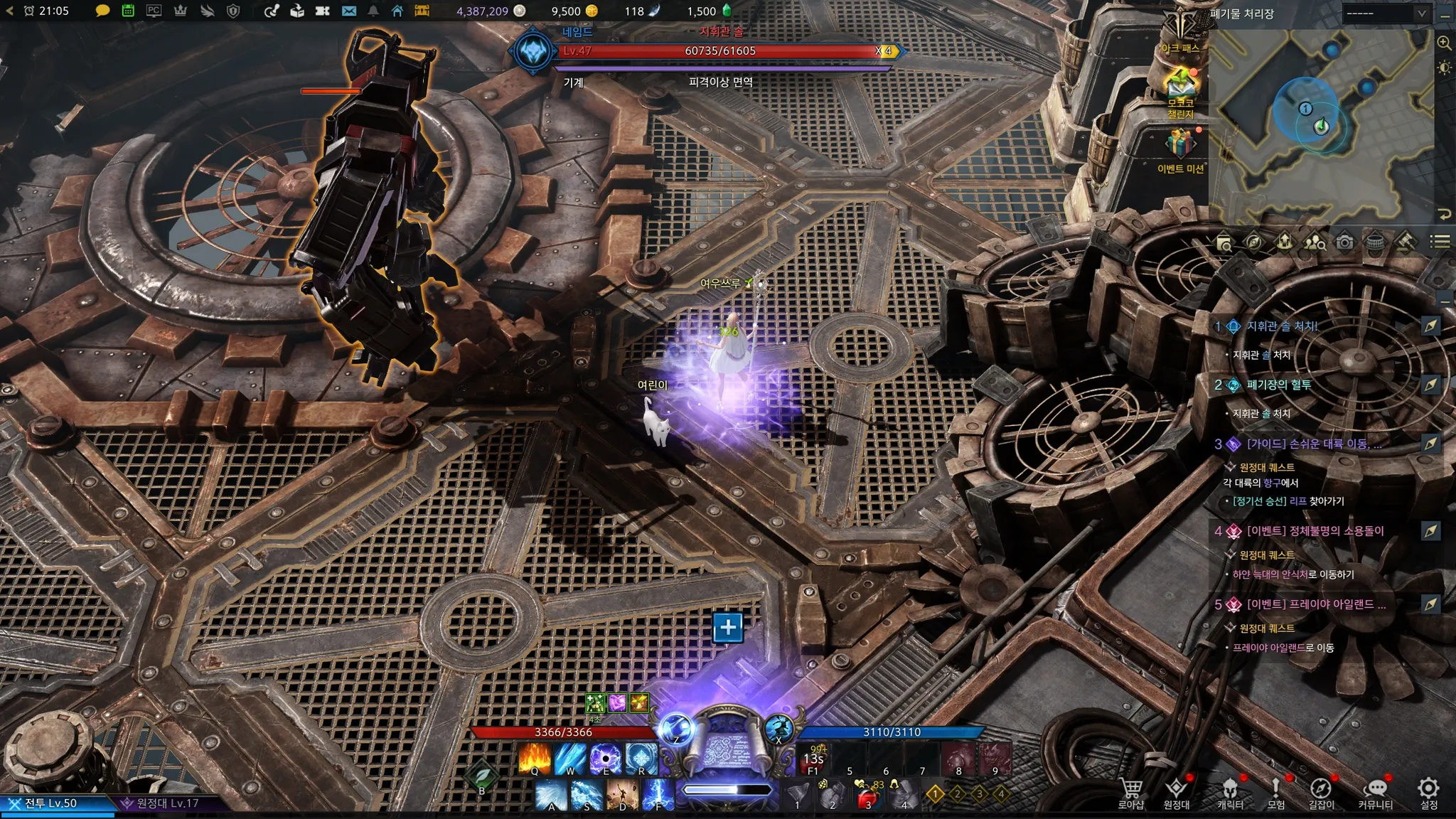Activate the fire skill on Q
Image resolution: width=1456 pixels, height=819 pixels.
click(535, 758)
